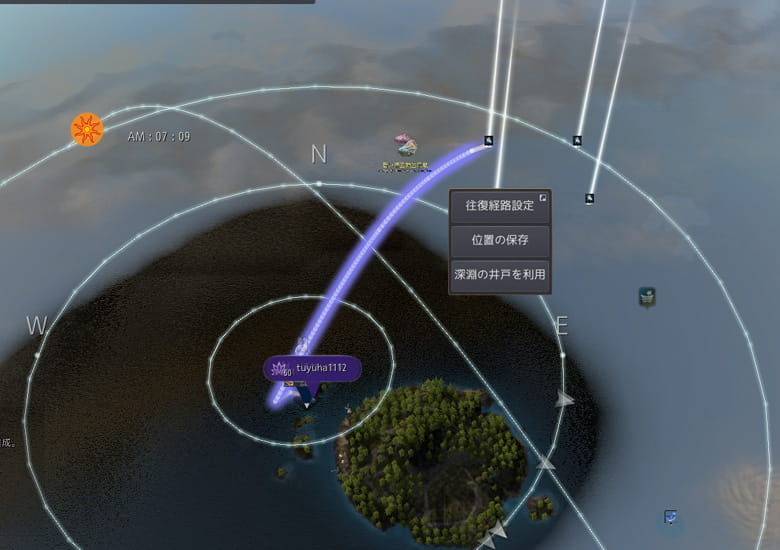The height and width of the screenshot is (550, 780).
Task: Click the teal ship marker icon
Action: point(647,296)
